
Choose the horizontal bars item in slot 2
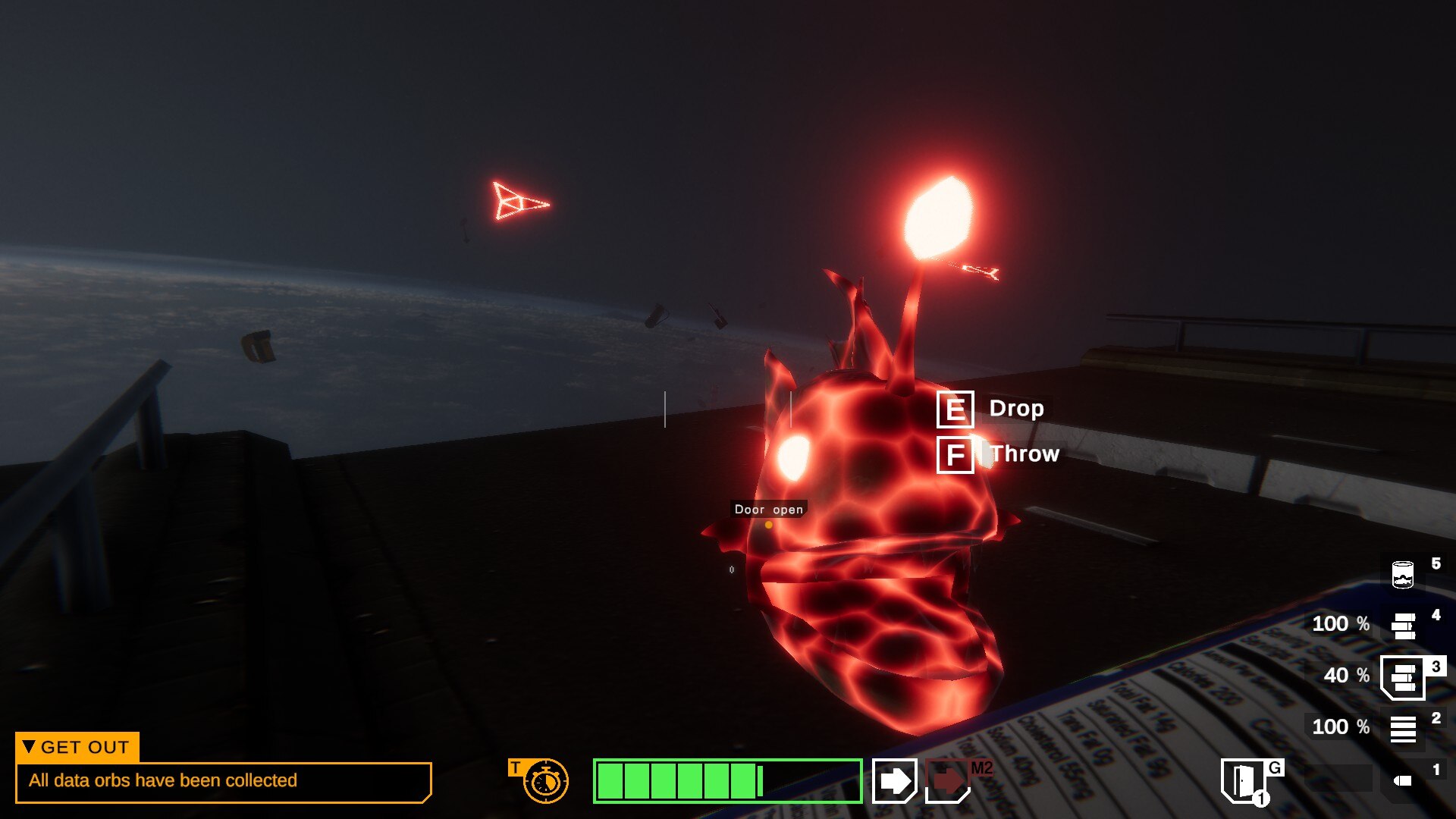[x=1403, y=729]
